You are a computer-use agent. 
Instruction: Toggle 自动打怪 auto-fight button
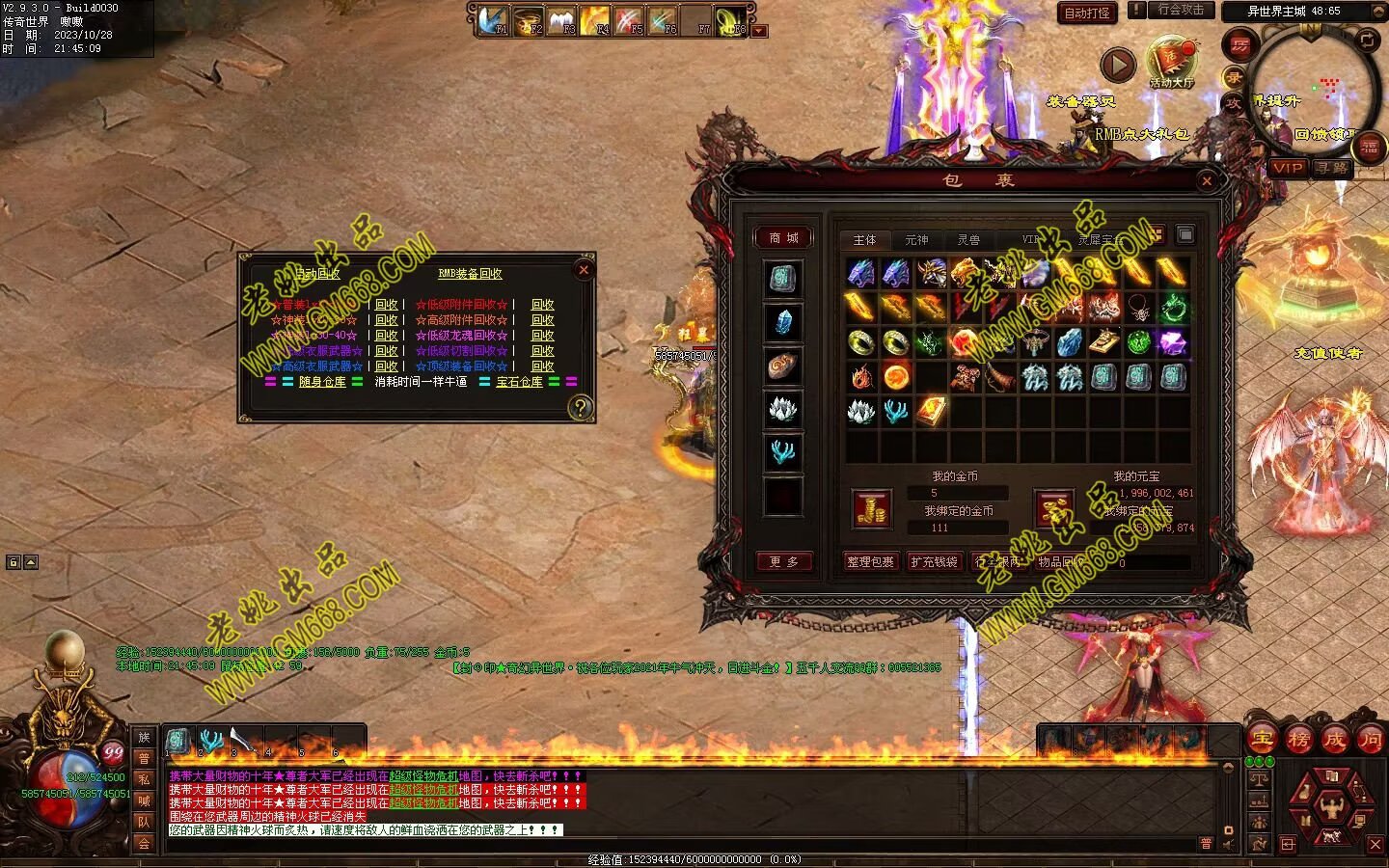(1087, 13)
